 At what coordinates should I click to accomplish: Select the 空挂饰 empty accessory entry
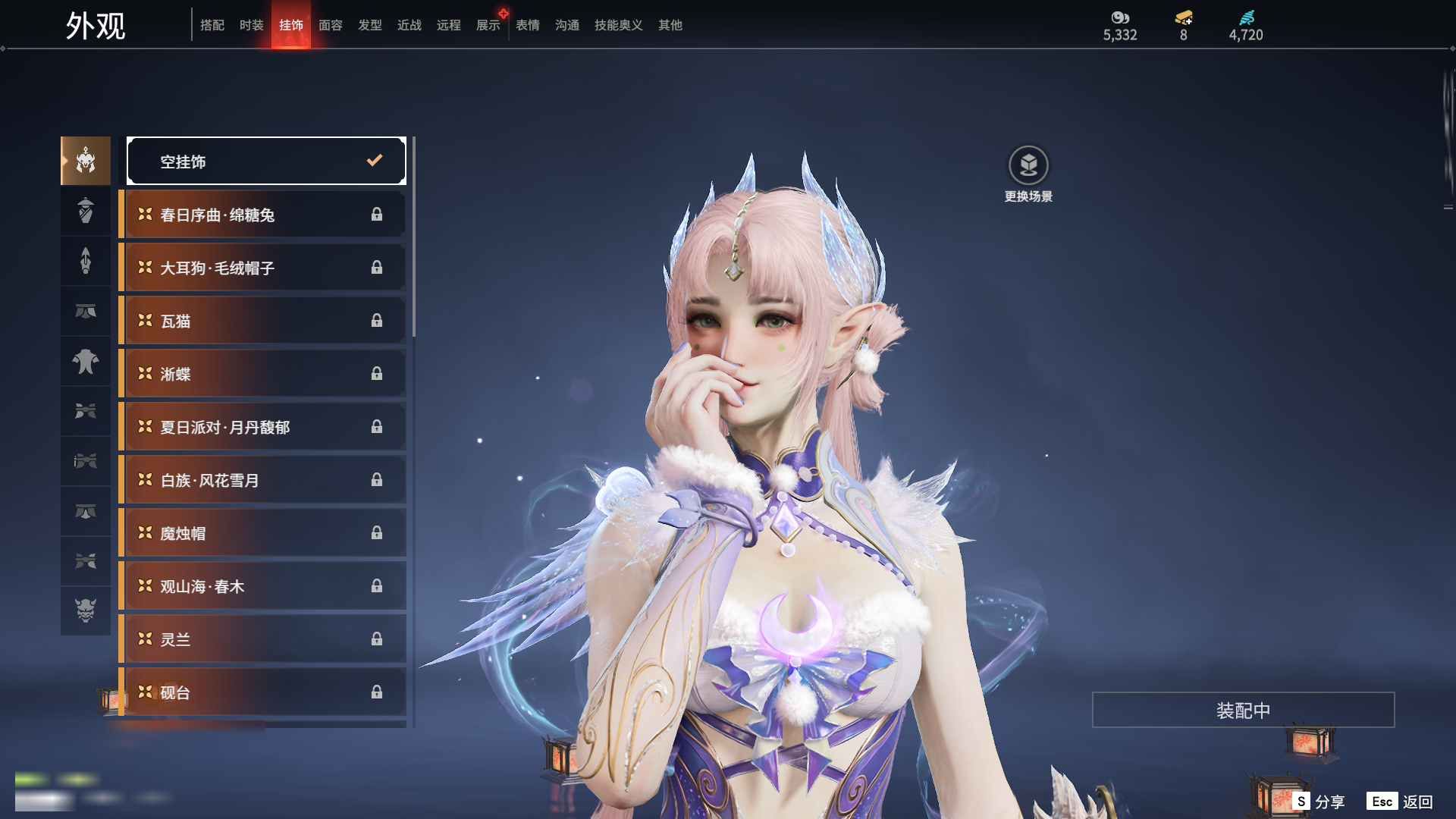point(266,161)
